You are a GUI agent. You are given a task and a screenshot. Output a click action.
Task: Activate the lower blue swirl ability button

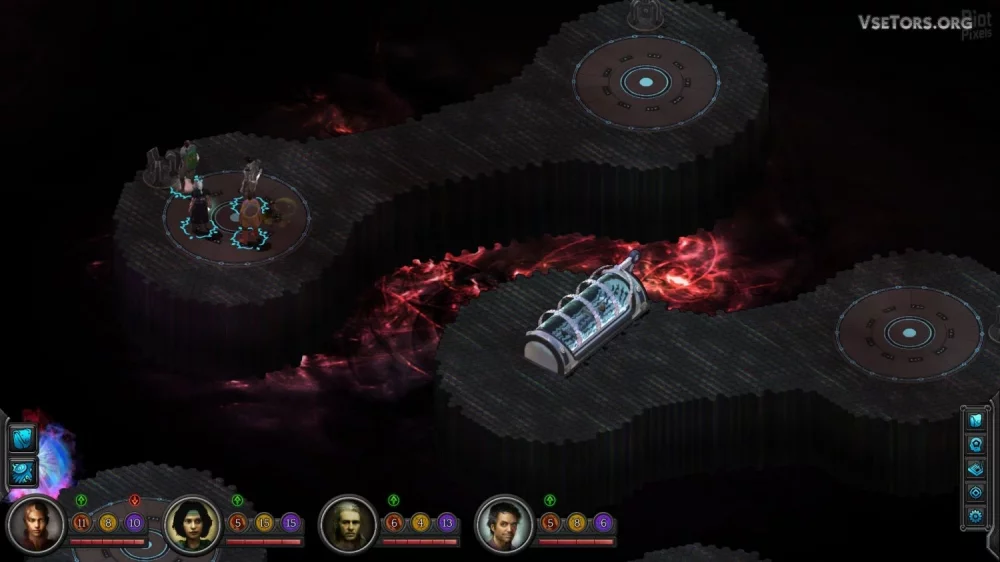[22, 472]
